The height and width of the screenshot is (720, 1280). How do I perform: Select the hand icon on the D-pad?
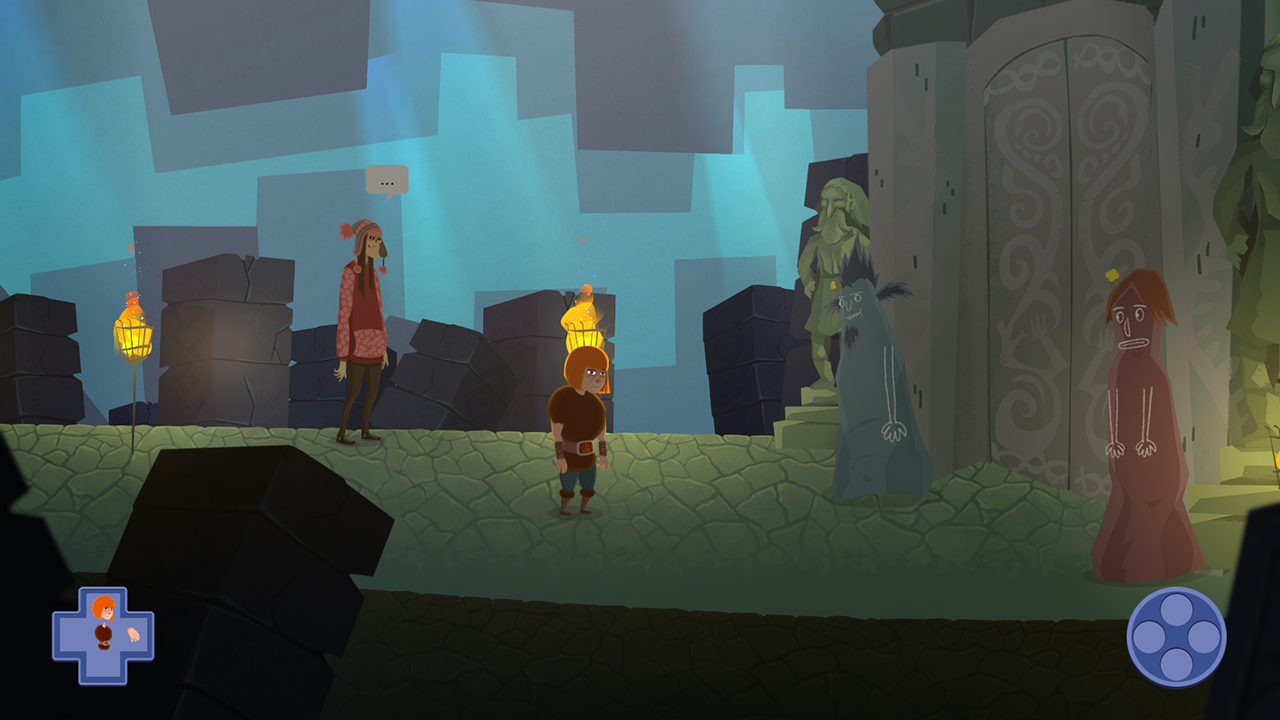[134, 634]
